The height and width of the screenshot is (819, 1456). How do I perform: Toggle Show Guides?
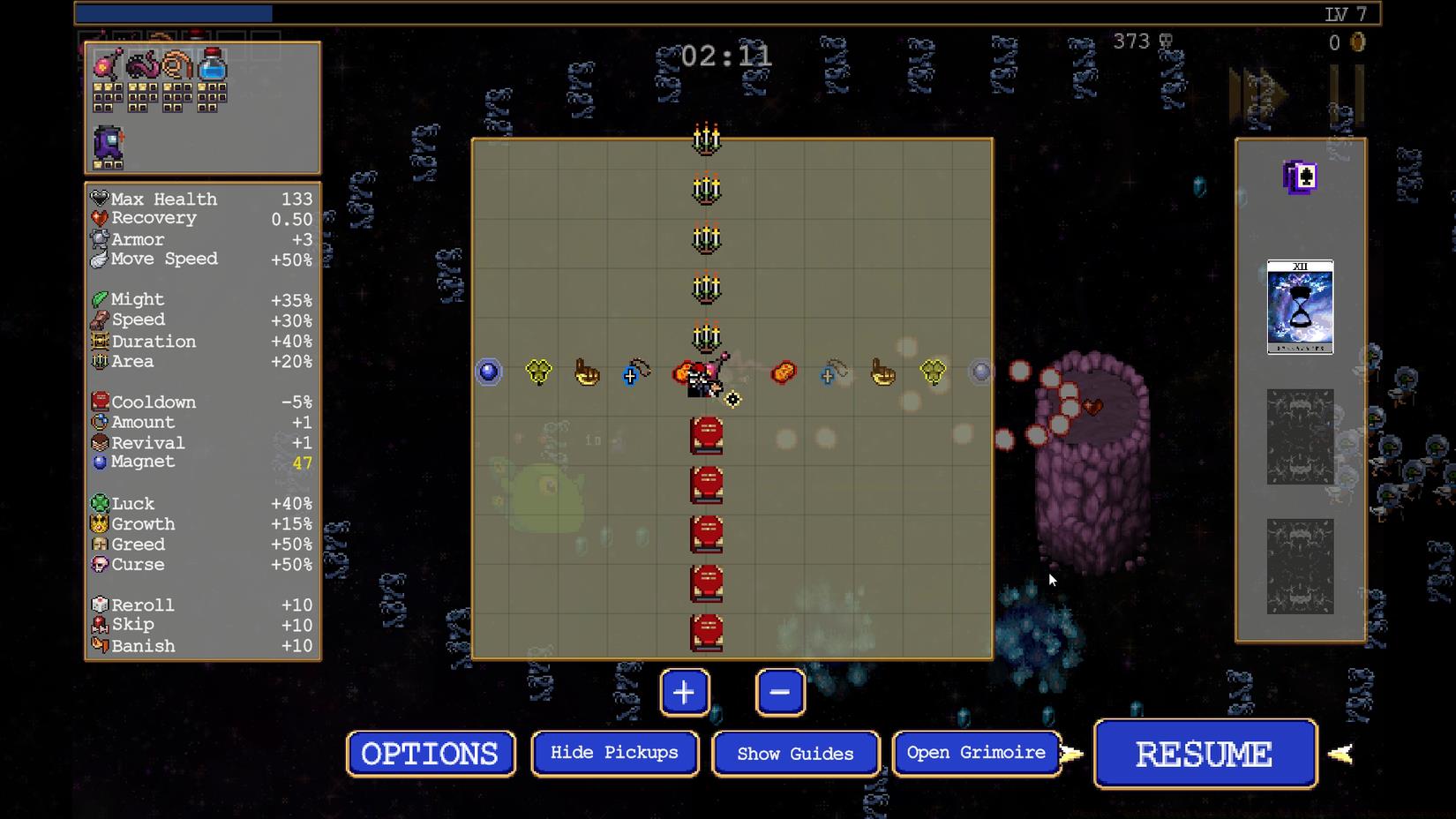tap(794, 754)
